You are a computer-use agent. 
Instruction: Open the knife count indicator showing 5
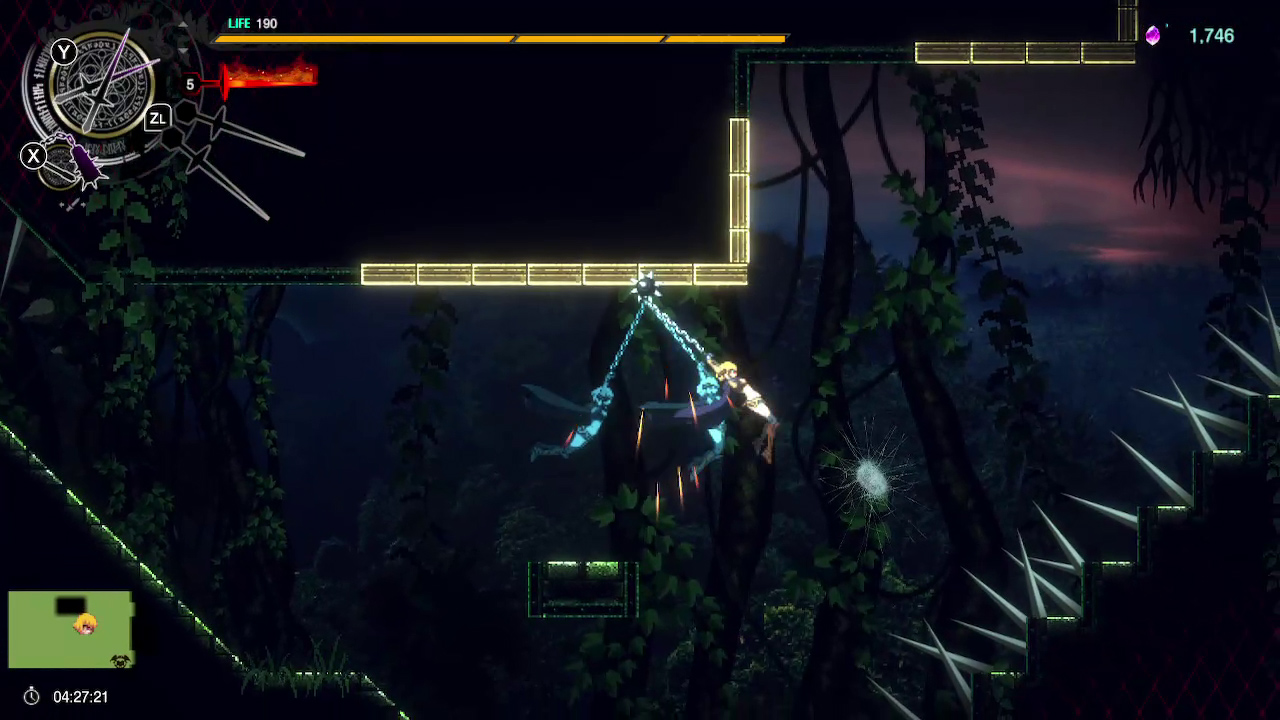click(x=189, y=84)
